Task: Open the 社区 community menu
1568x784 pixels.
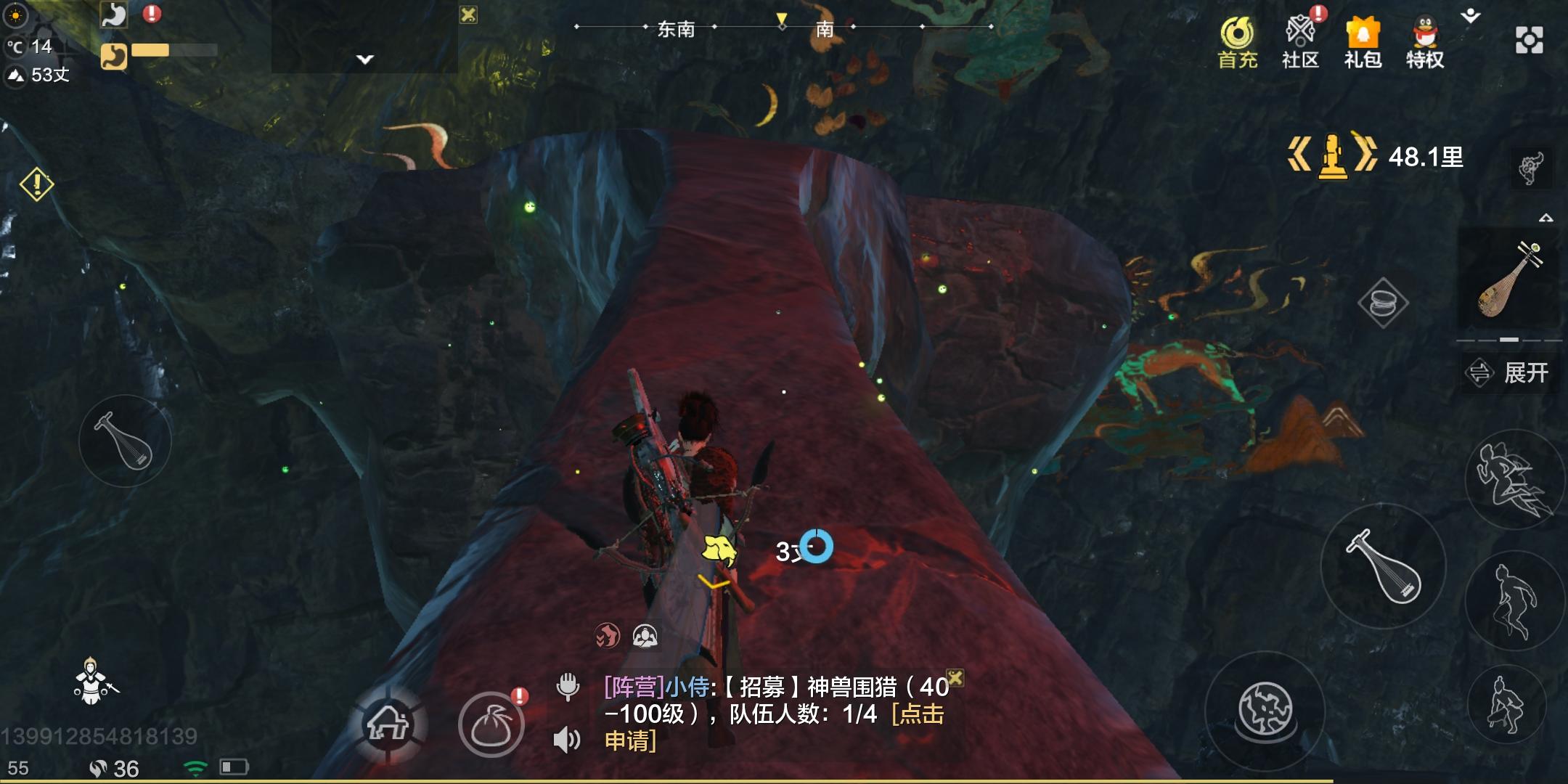Action: coord(1300,42)
